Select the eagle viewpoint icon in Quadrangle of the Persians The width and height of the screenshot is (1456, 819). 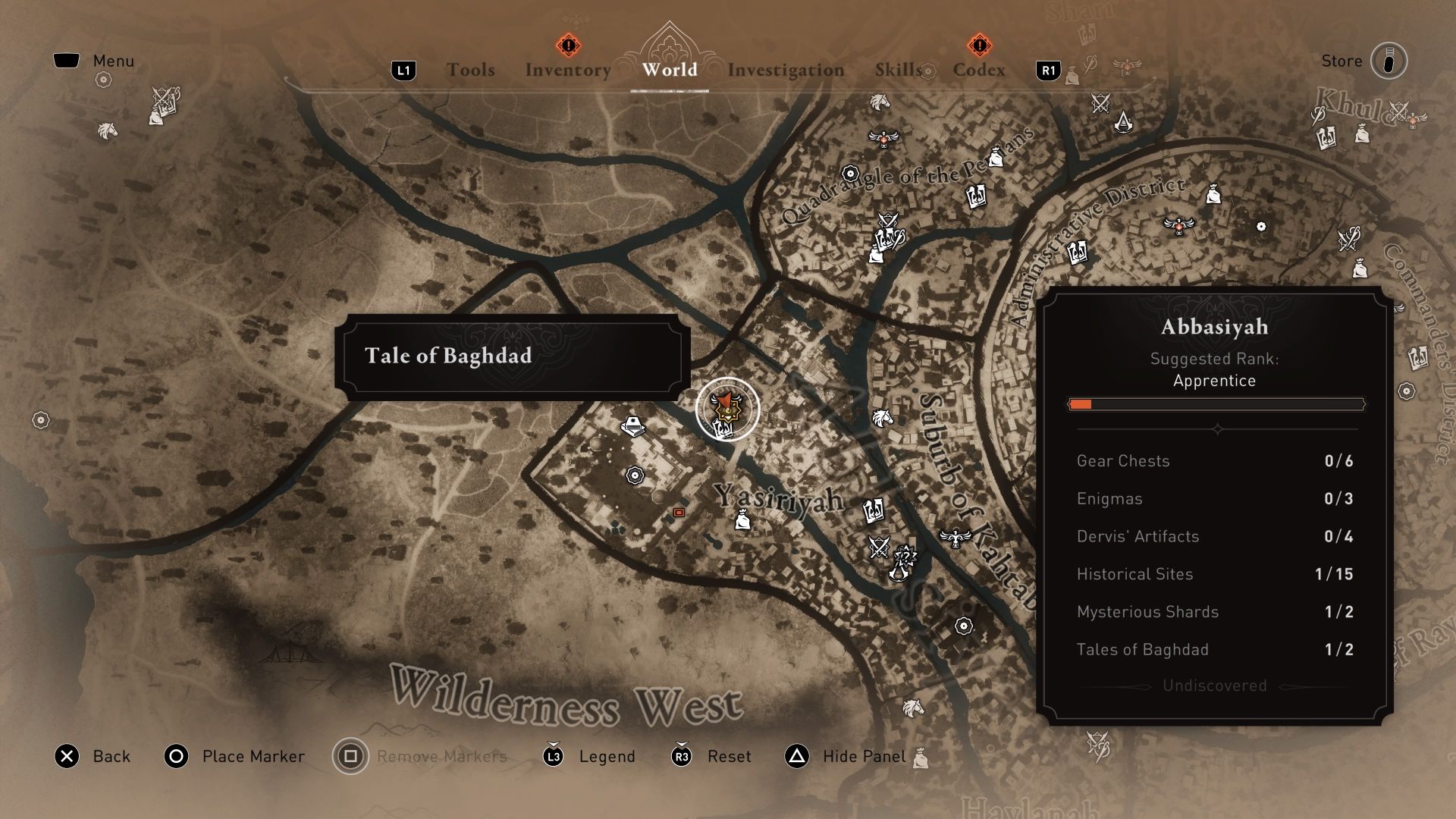tap(883, 139)
